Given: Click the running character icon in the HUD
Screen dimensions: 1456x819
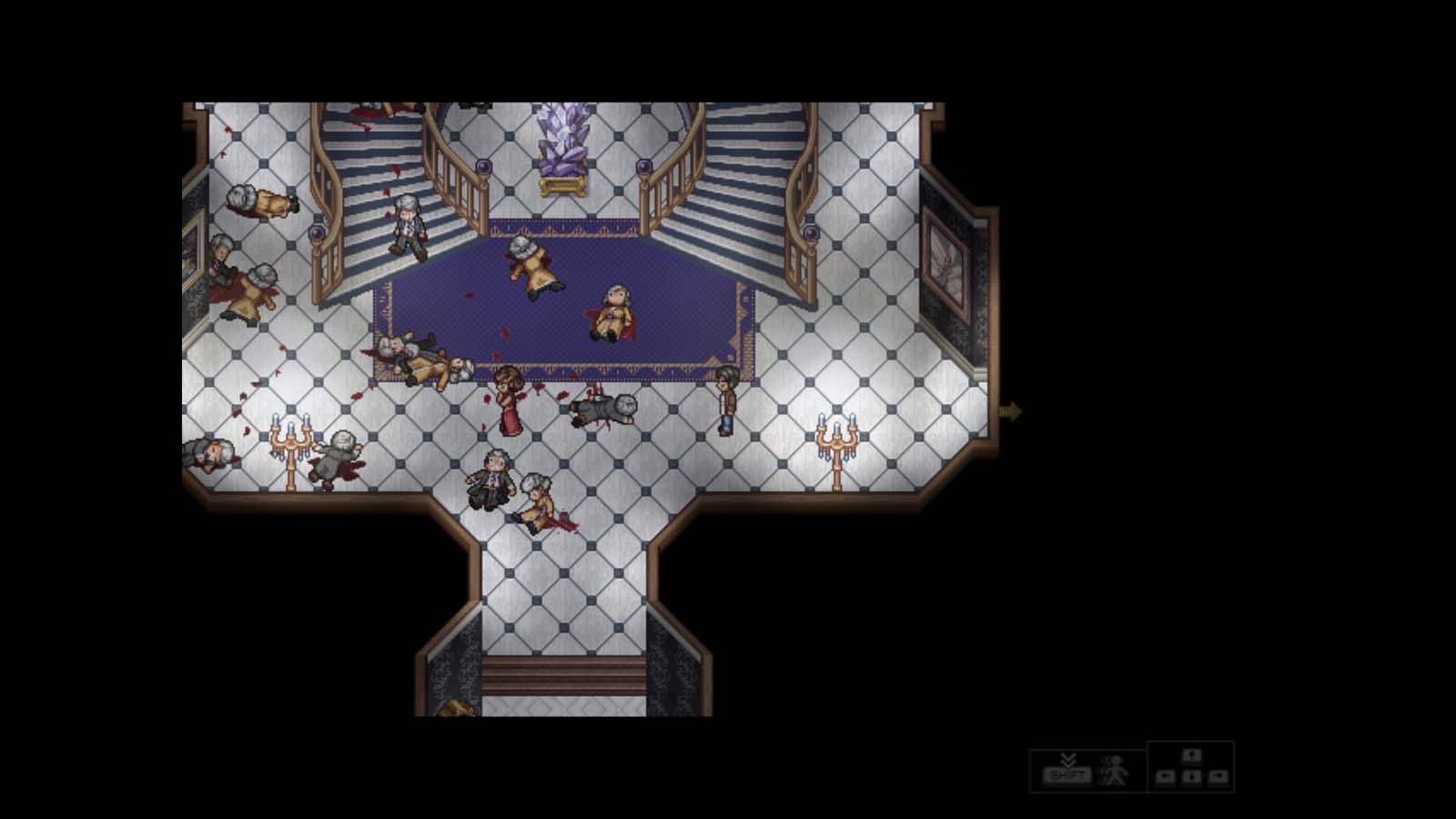Looking at the screenshot, I should click(1112, 772).
